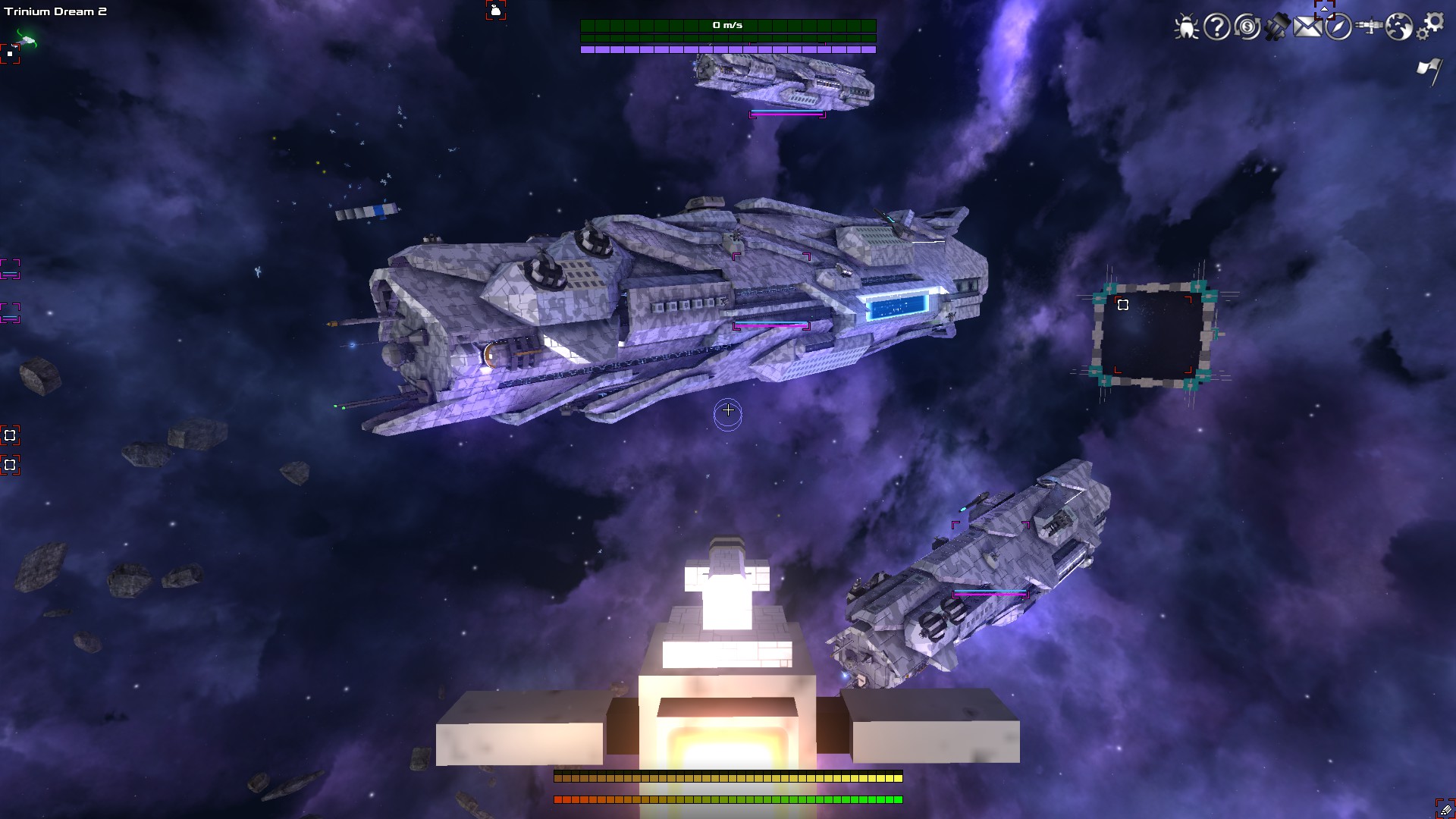Enter building mode via the hammer icon
The image size is (1456, 819).
click(x=1277, y=27)
